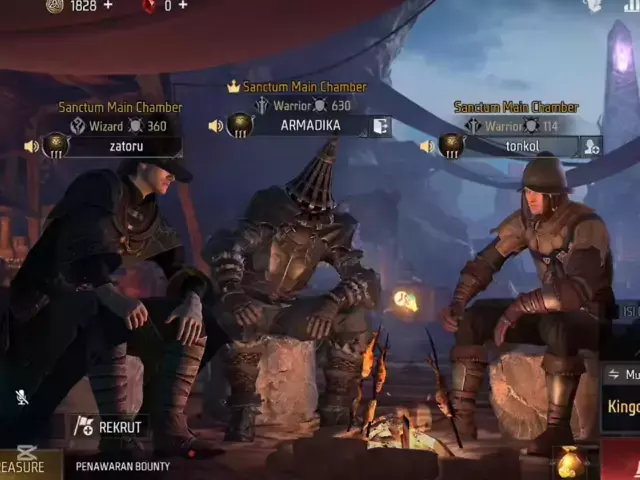Switch to the Penawaran Bounty tab
This screenshot has width=640, height=480.
click(123, 466)
